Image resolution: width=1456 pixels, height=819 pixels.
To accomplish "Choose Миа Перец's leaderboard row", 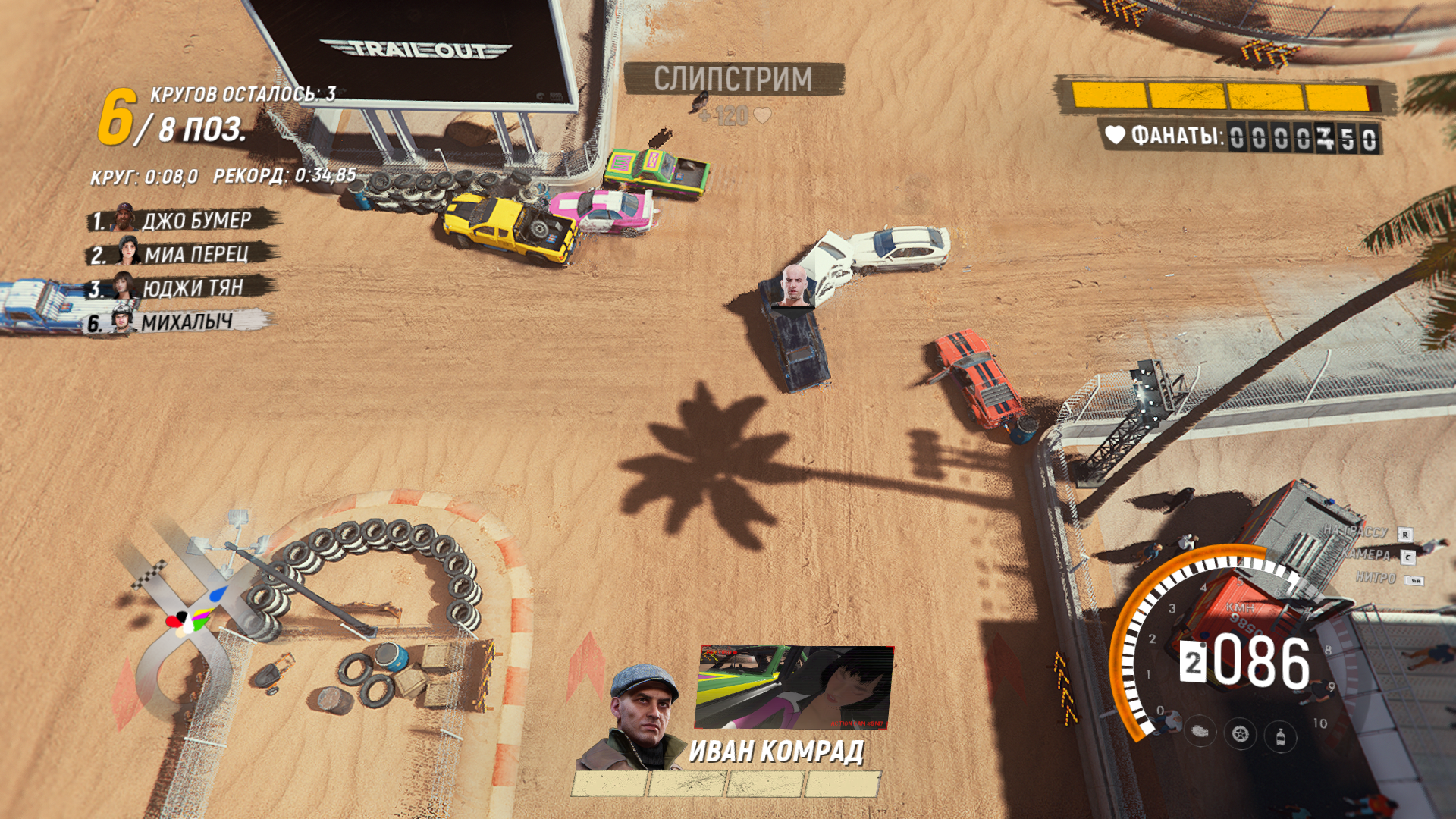I will point(182,254).
